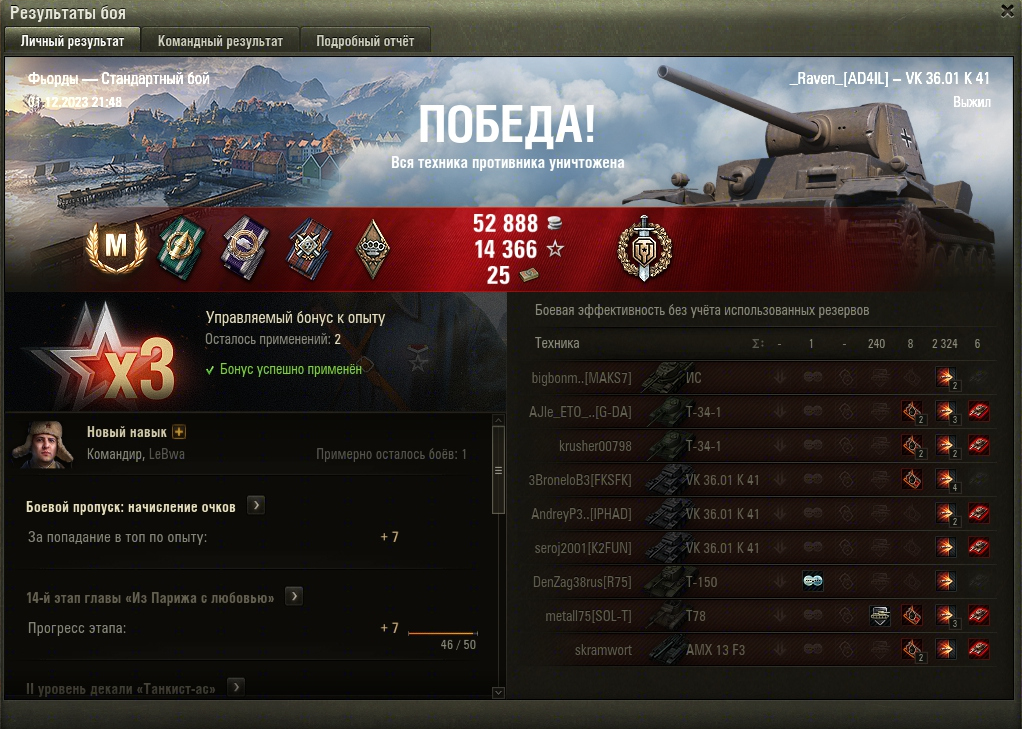The width and height of the screenshot is (1022, 729).
Task: Click the commander LeBwa portrait
Action: point(43,444)
